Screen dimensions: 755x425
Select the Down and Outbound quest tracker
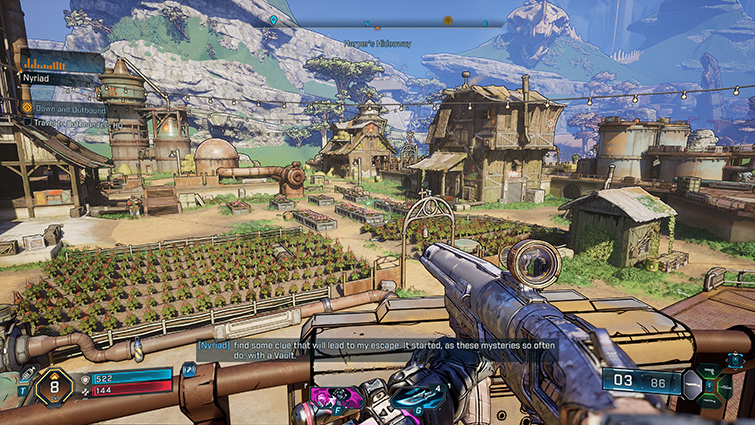[x=63, y=108]
